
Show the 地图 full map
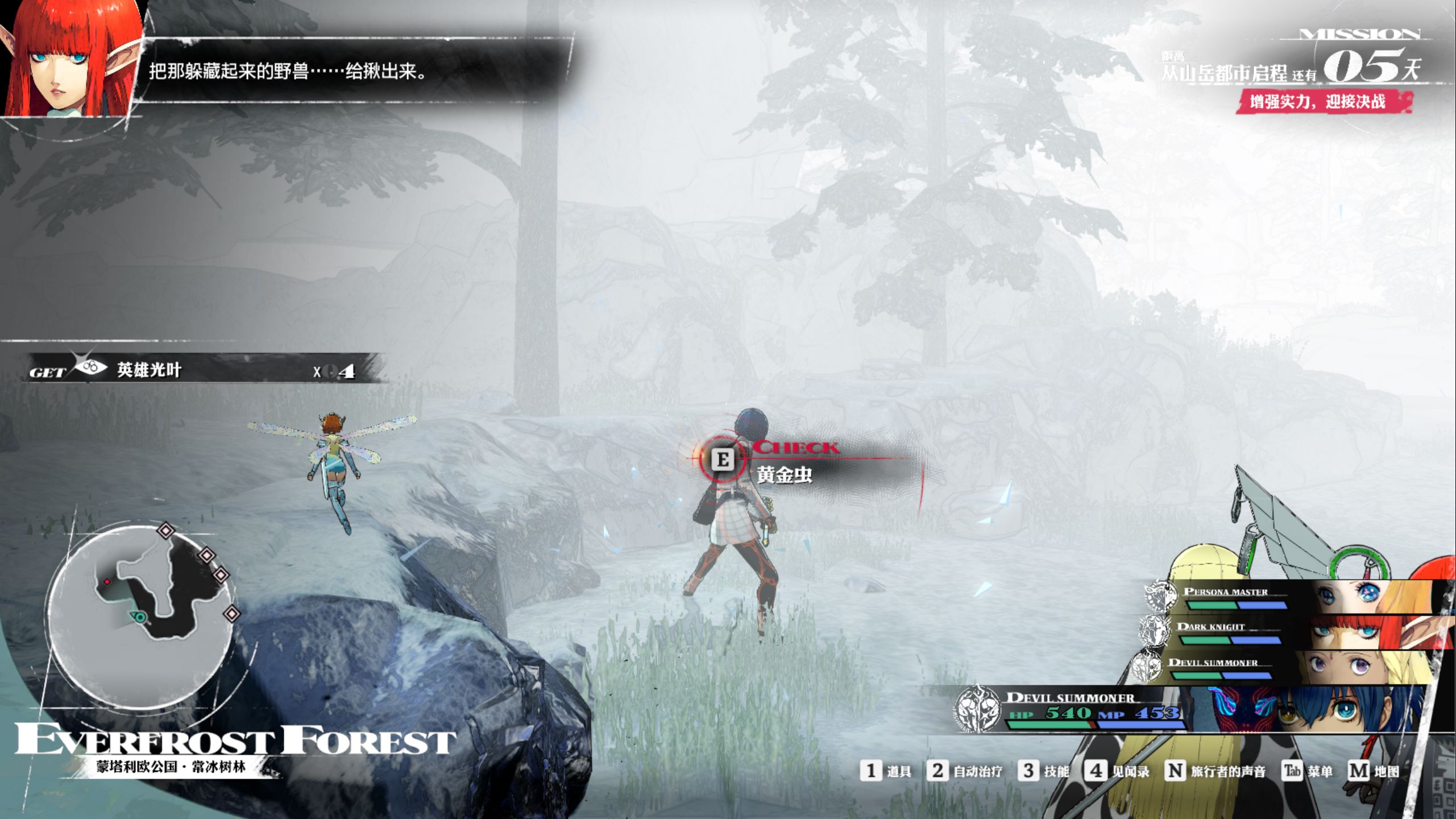(1374, 771)
